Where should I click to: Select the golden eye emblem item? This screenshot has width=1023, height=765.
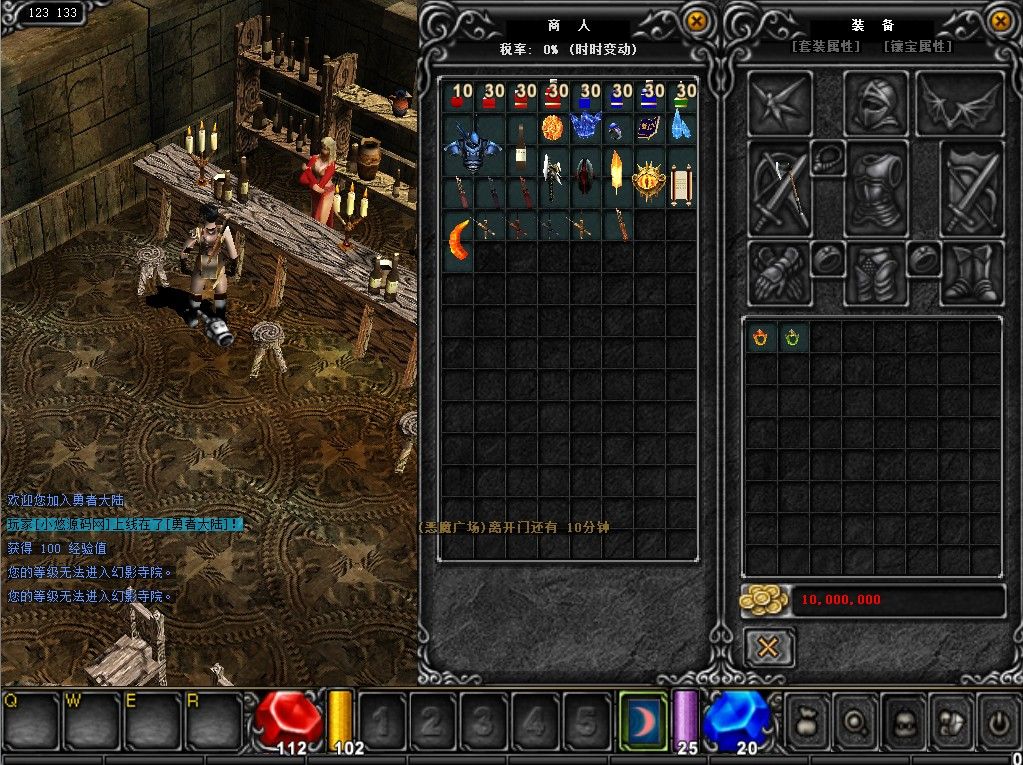(650, 178)
